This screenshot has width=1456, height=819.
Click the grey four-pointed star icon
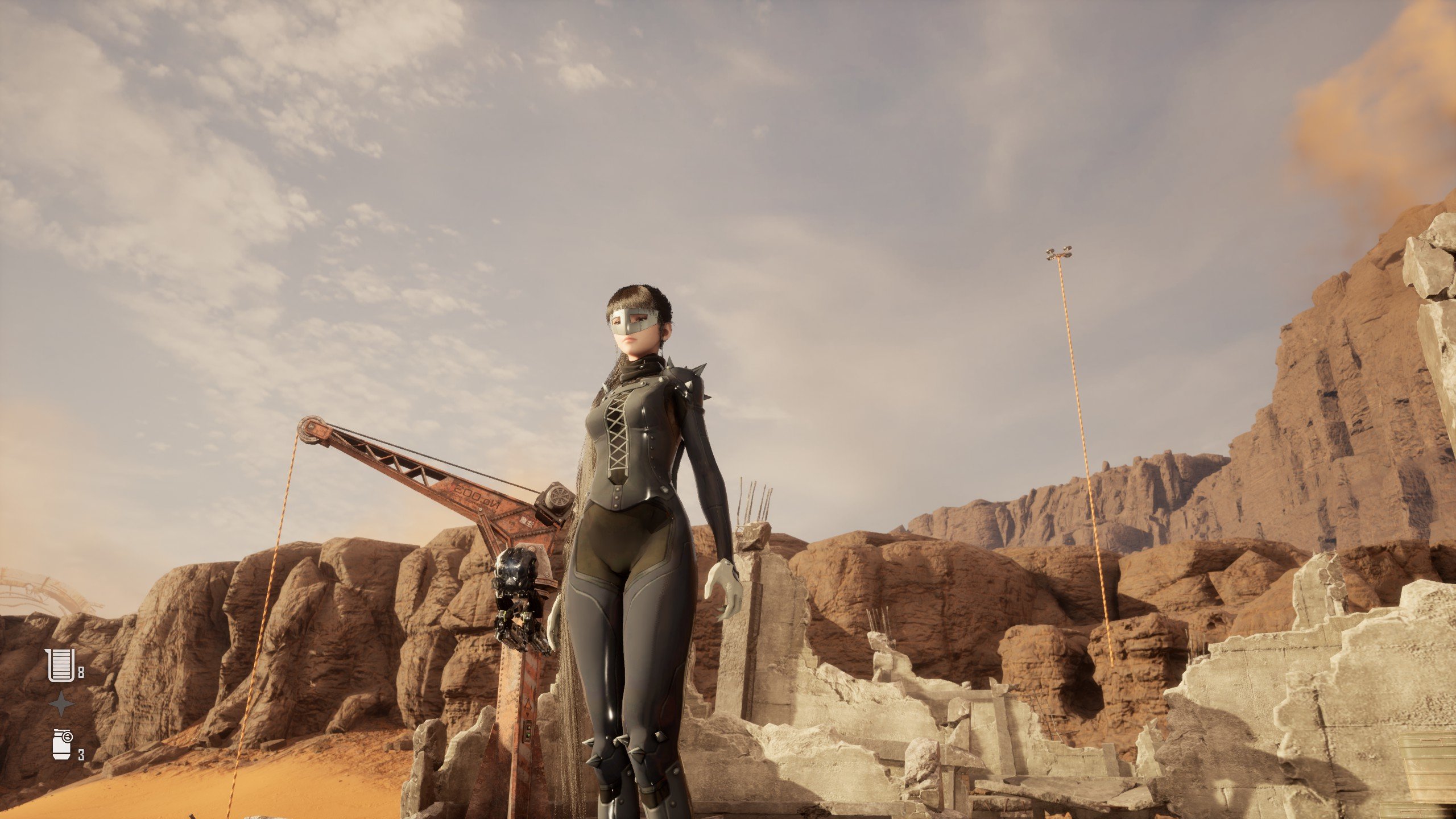click(x=61, y=704)
